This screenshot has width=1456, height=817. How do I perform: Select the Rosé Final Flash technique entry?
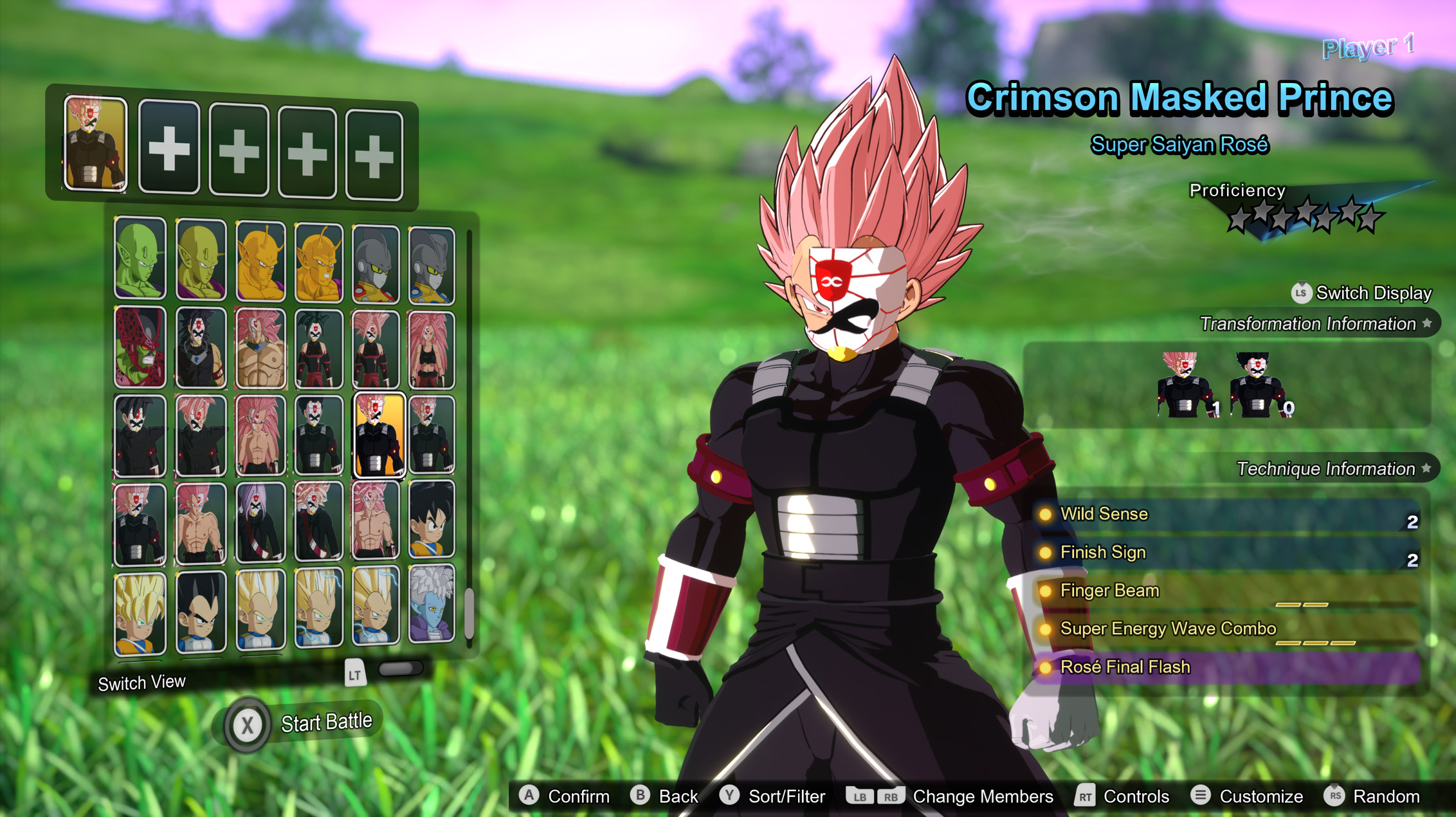point(1126,667)
